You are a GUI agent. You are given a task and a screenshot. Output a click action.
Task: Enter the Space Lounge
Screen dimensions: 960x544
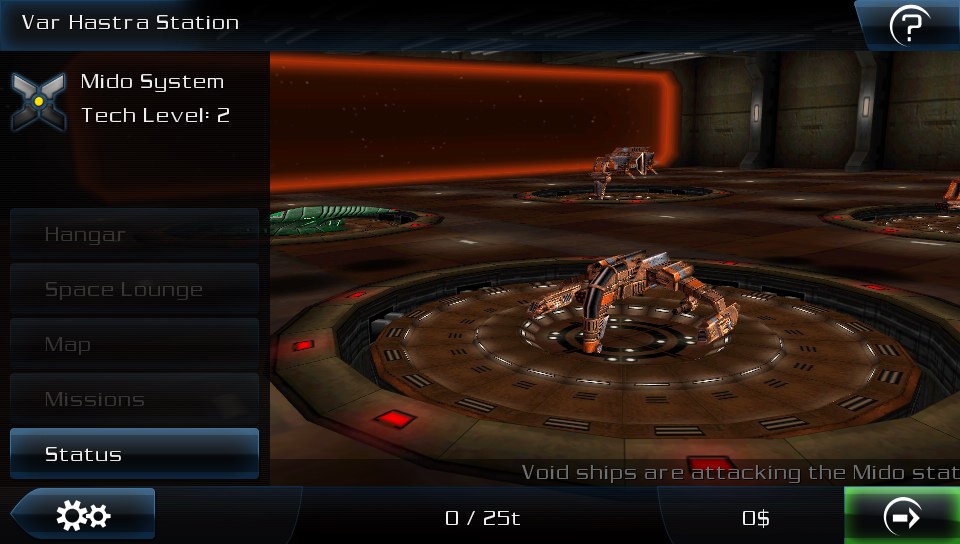134,290
